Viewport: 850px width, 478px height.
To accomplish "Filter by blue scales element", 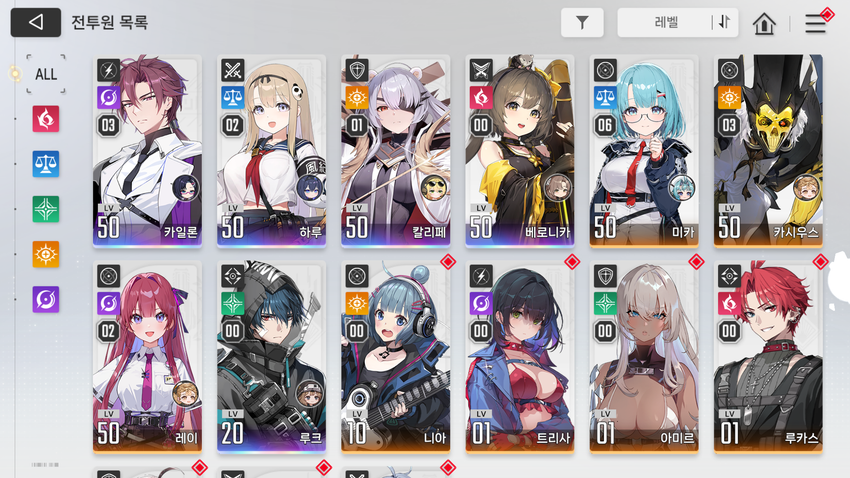I will point(46,164).
